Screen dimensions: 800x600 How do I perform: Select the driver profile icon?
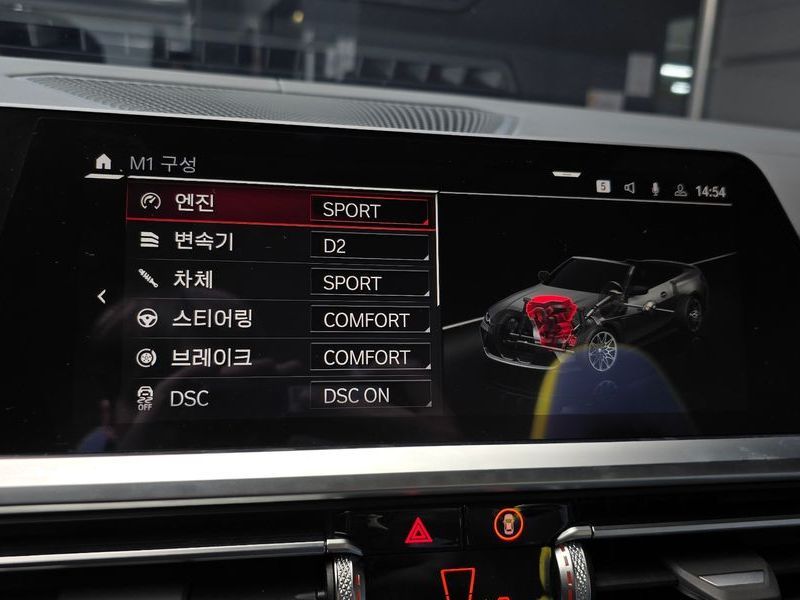click(680, 189)
